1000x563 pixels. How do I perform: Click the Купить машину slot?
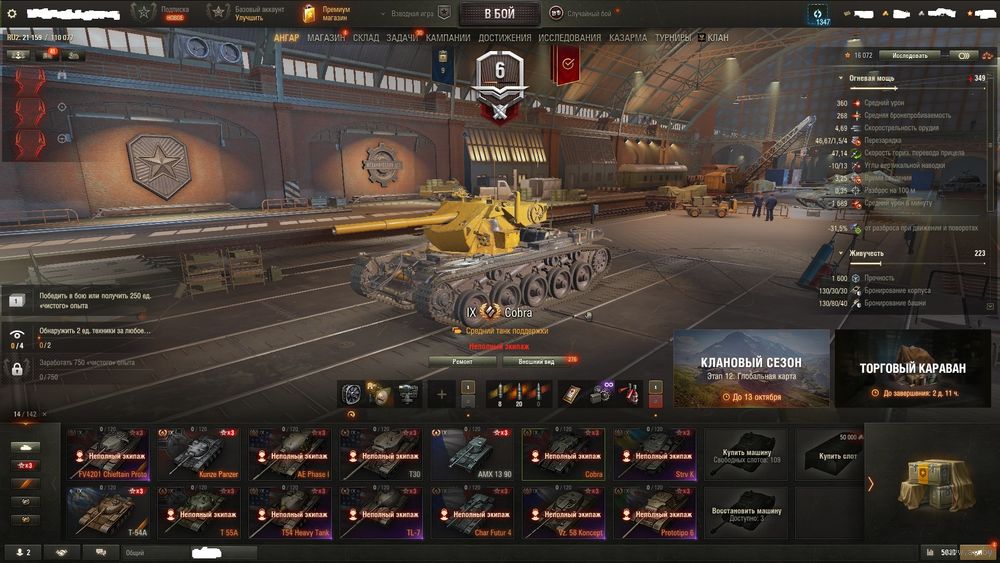pyautogui.click(x=746, y=454)
